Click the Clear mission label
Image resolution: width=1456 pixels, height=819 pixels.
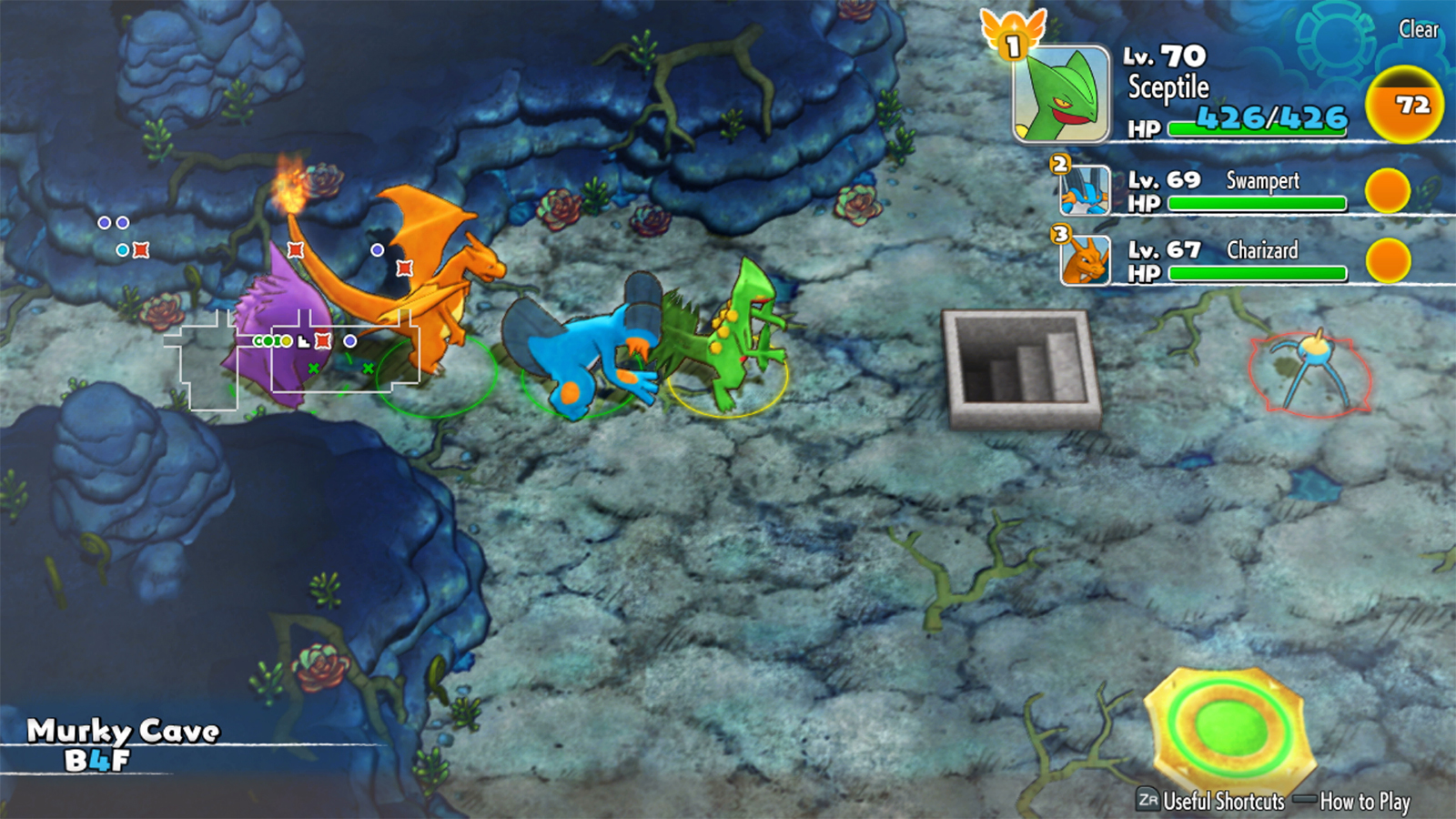(x=1420, y=30)
